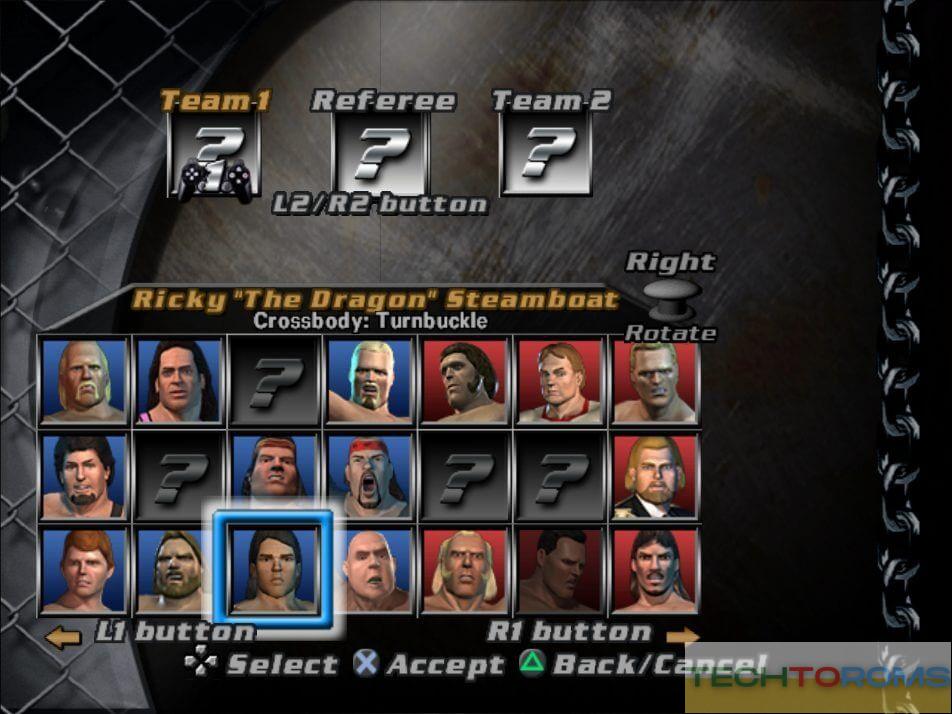Select the blond flat-top wrestler with goatee
952x714 pixels.
pyautogui.click(x=370, y=381)
